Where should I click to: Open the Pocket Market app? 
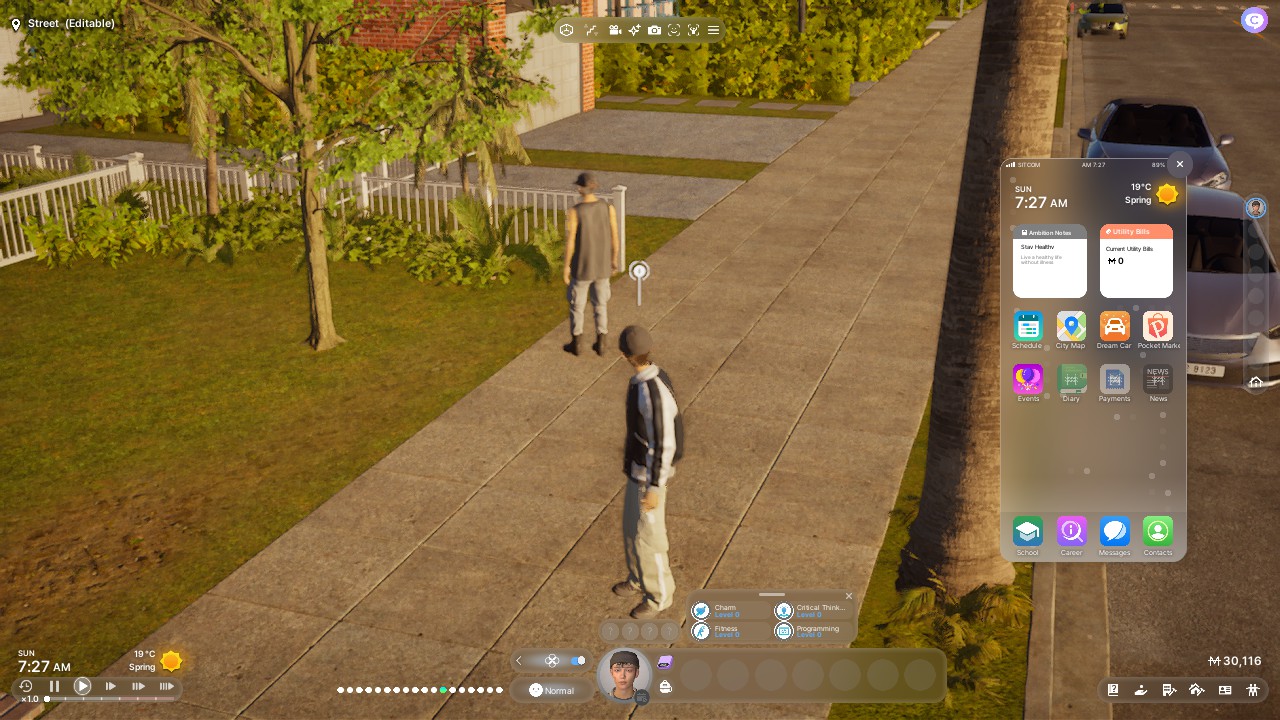(1158, 326)
